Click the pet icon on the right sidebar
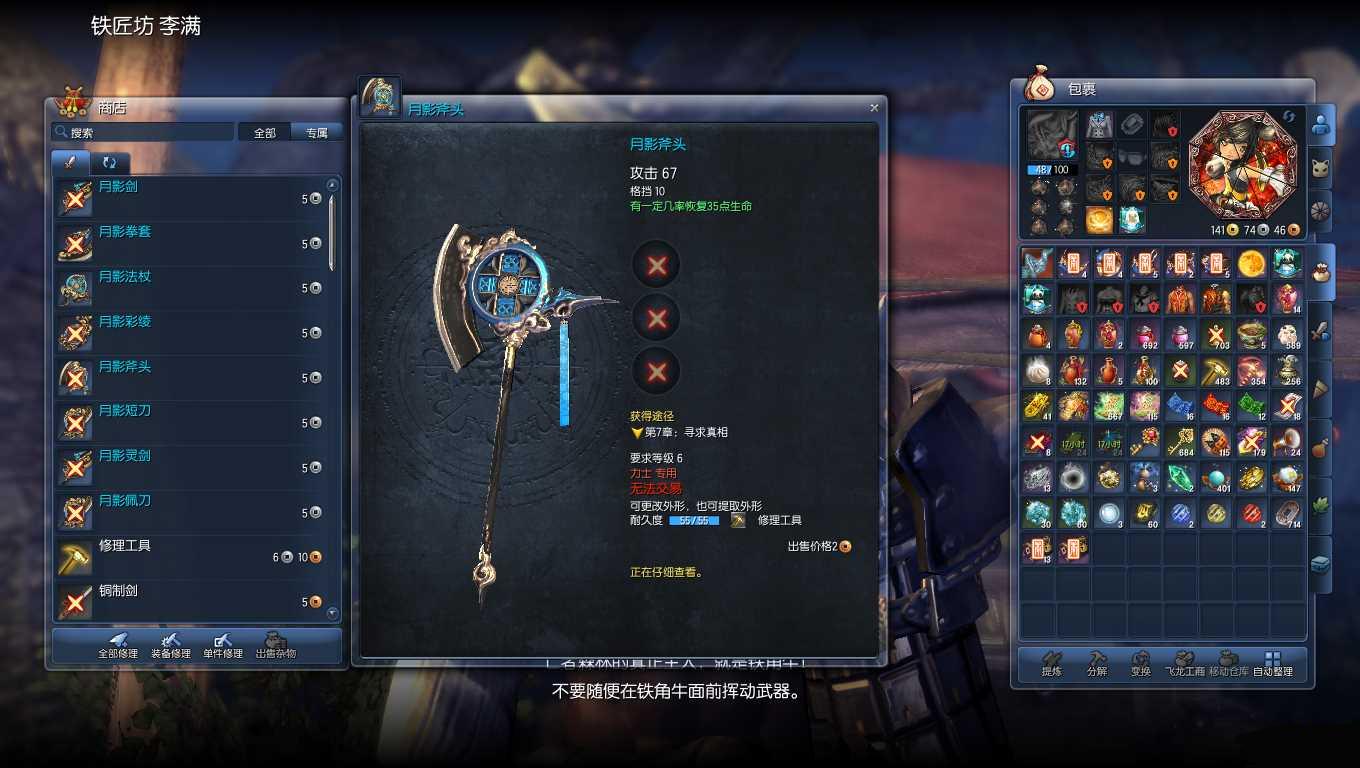 pyautogui.click(x=1322, y=166)
